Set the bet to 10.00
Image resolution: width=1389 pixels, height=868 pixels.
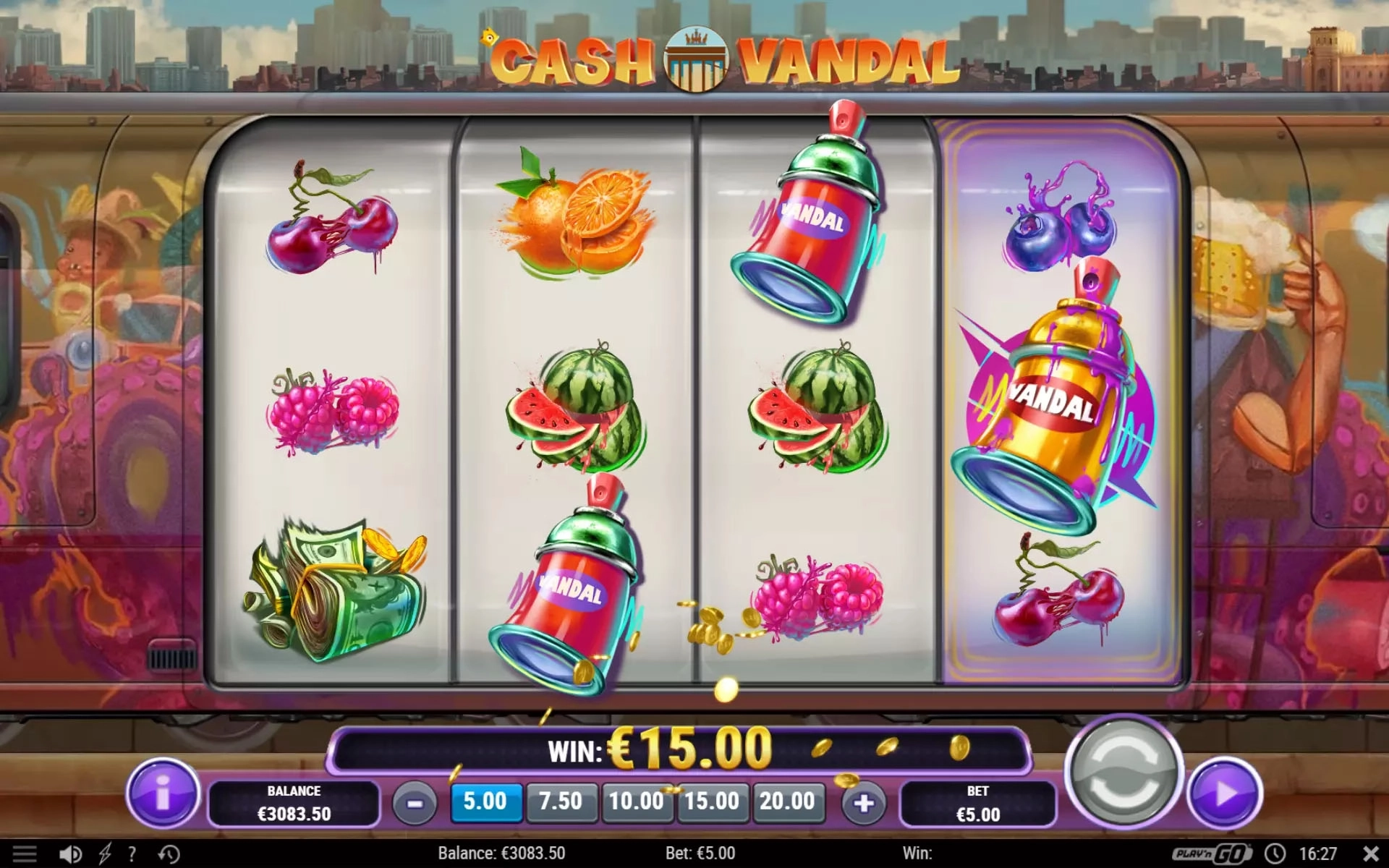click(637, 801)
